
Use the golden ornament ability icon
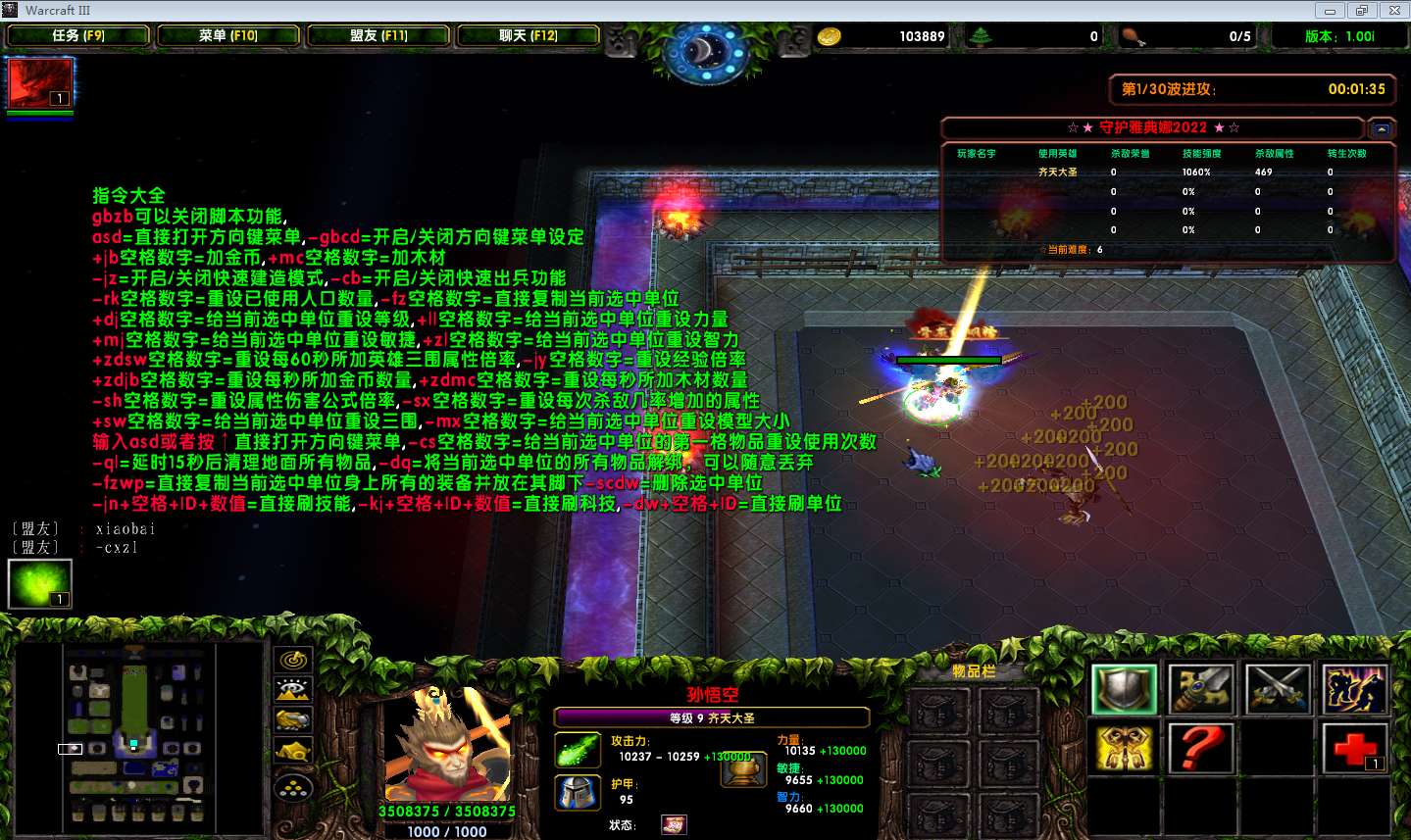point(1124,750)
